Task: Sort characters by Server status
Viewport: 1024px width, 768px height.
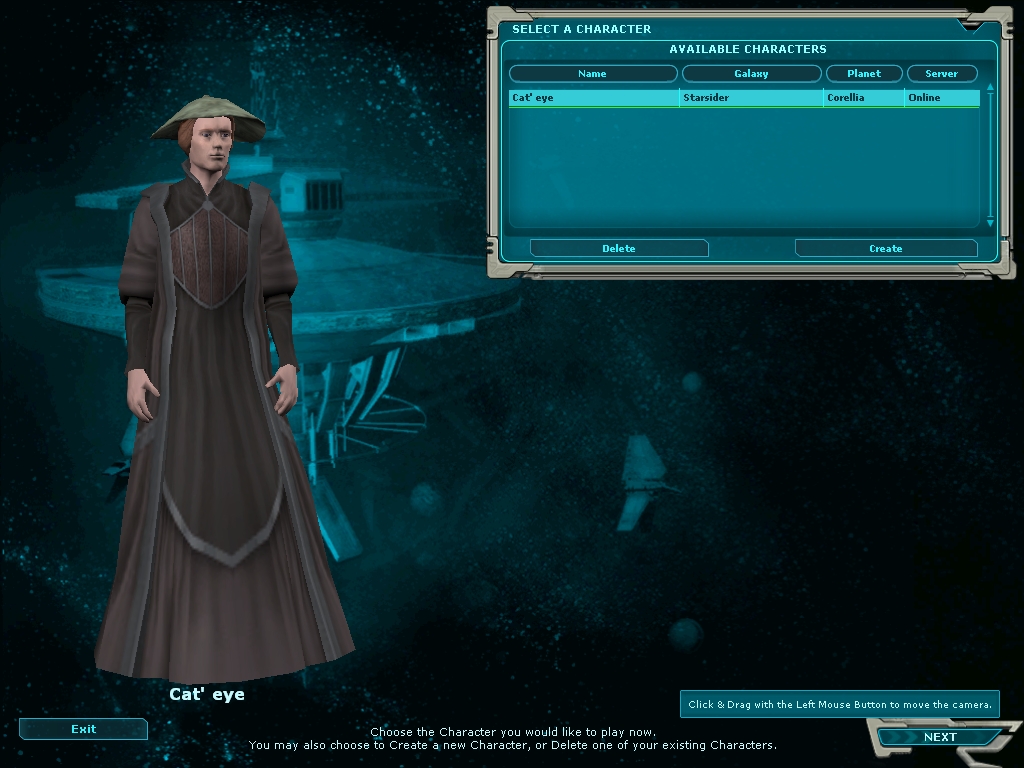Action: 941,74
